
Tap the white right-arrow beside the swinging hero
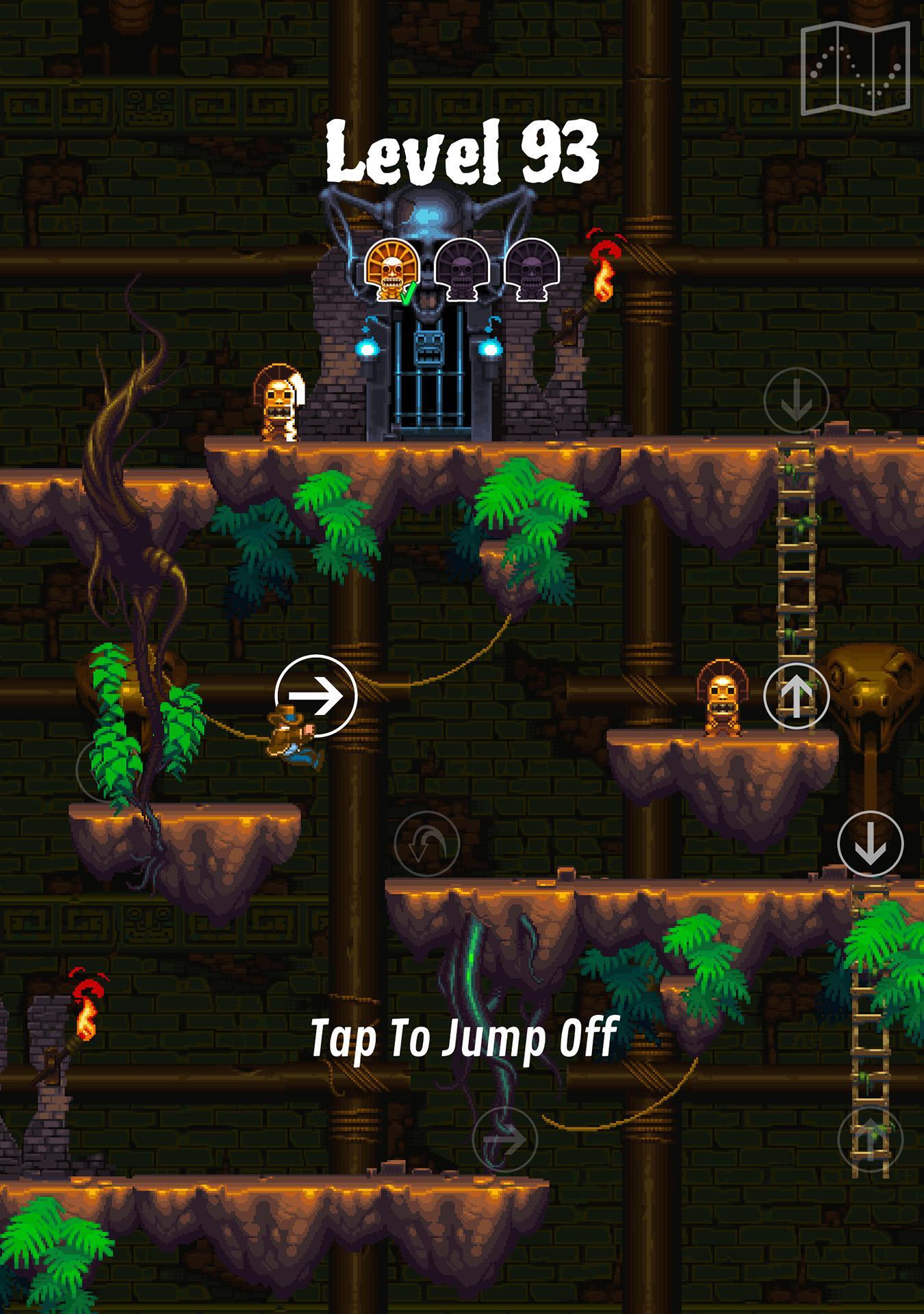tap(316, 696)
